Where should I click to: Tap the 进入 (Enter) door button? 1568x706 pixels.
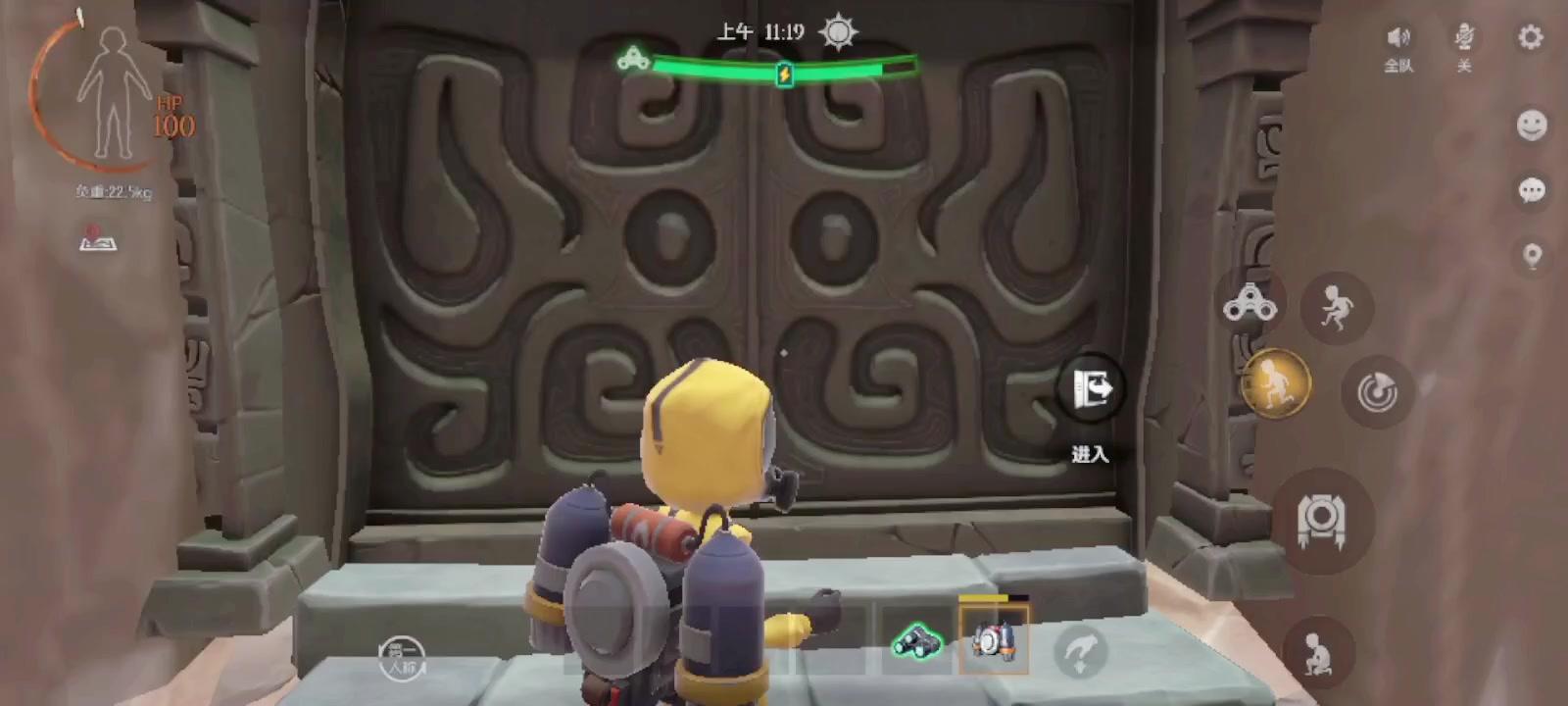[x=1090, y=390]
